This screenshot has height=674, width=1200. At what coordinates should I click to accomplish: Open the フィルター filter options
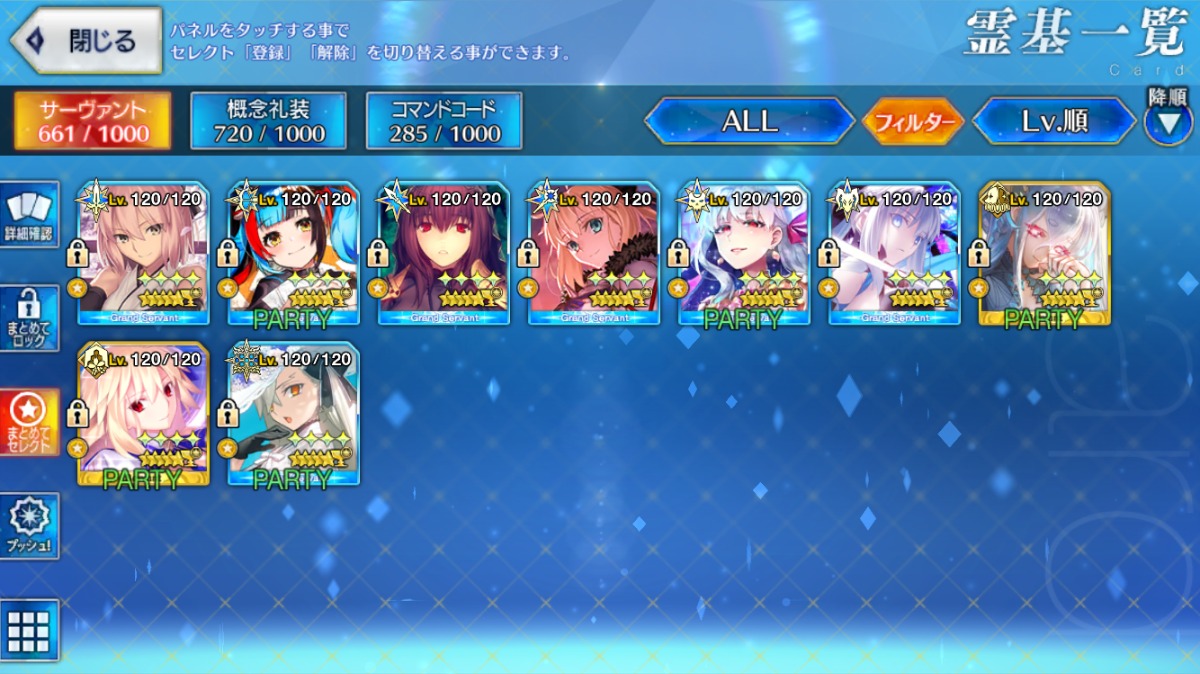point(912,122)
